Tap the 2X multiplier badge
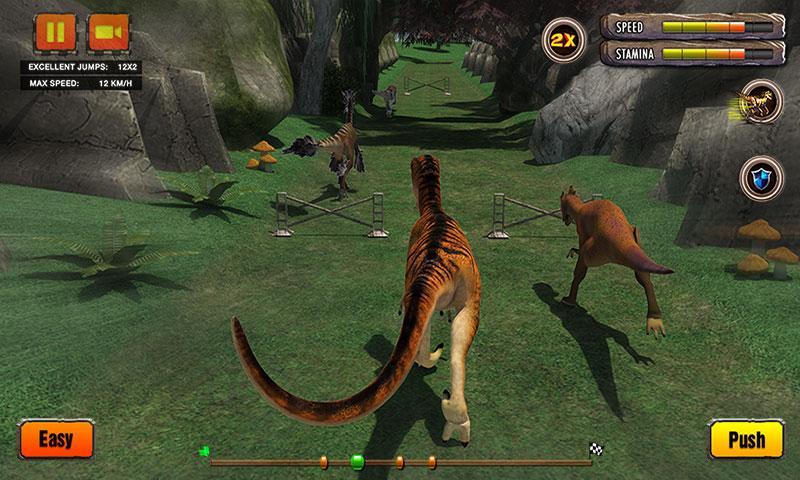 click(560, 41)
